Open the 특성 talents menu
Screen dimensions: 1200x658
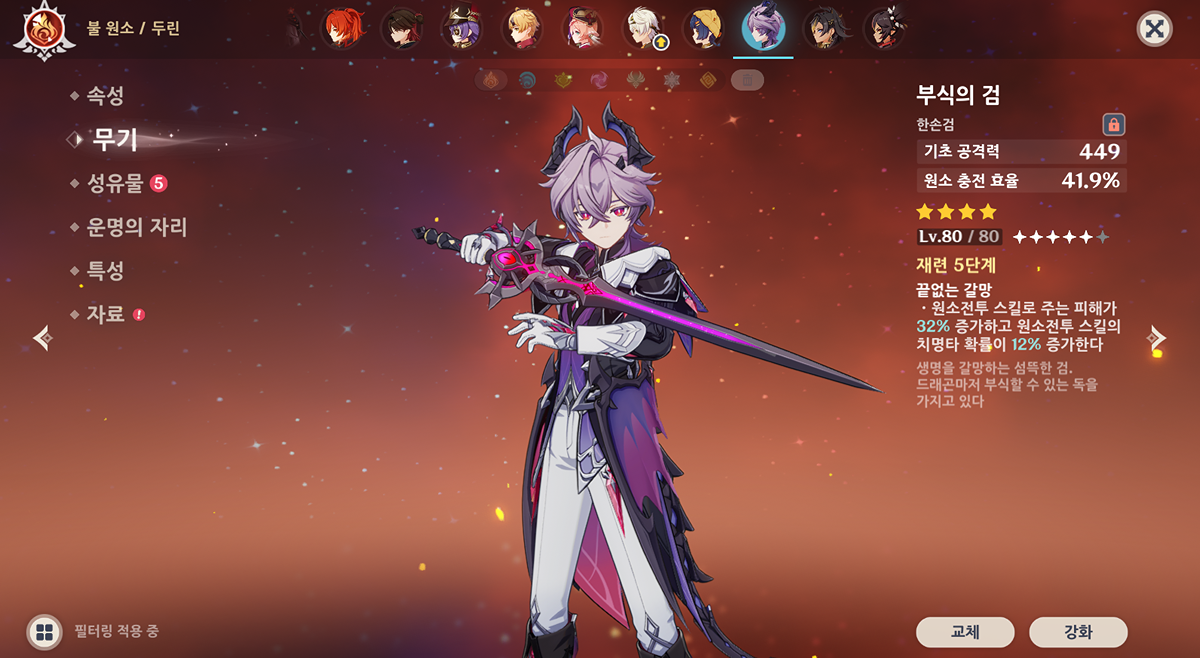point(104,271)
